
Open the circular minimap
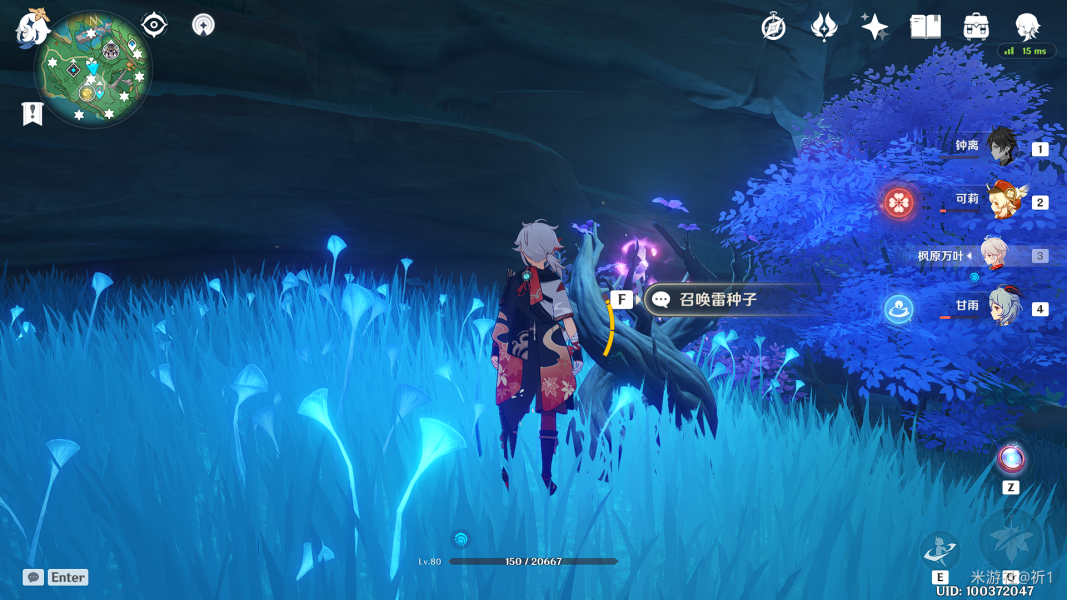pos(93,69)
